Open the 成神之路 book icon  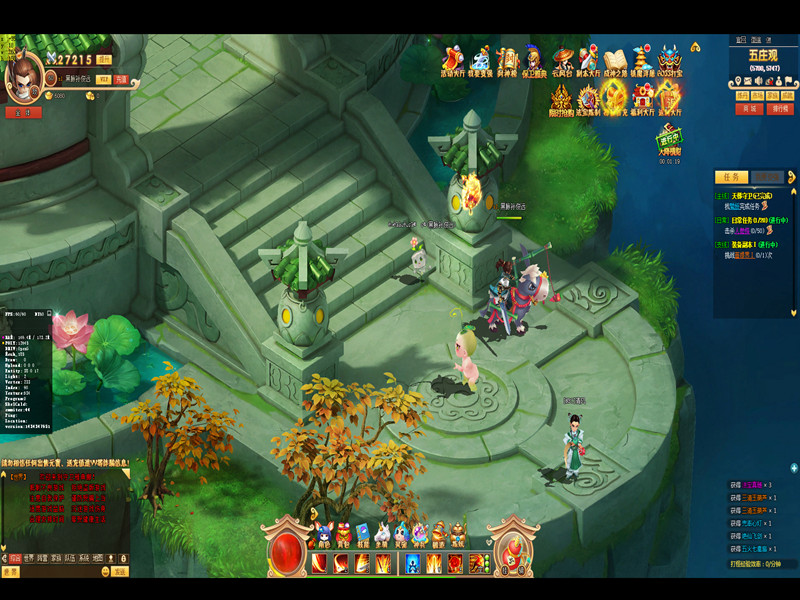614,58
